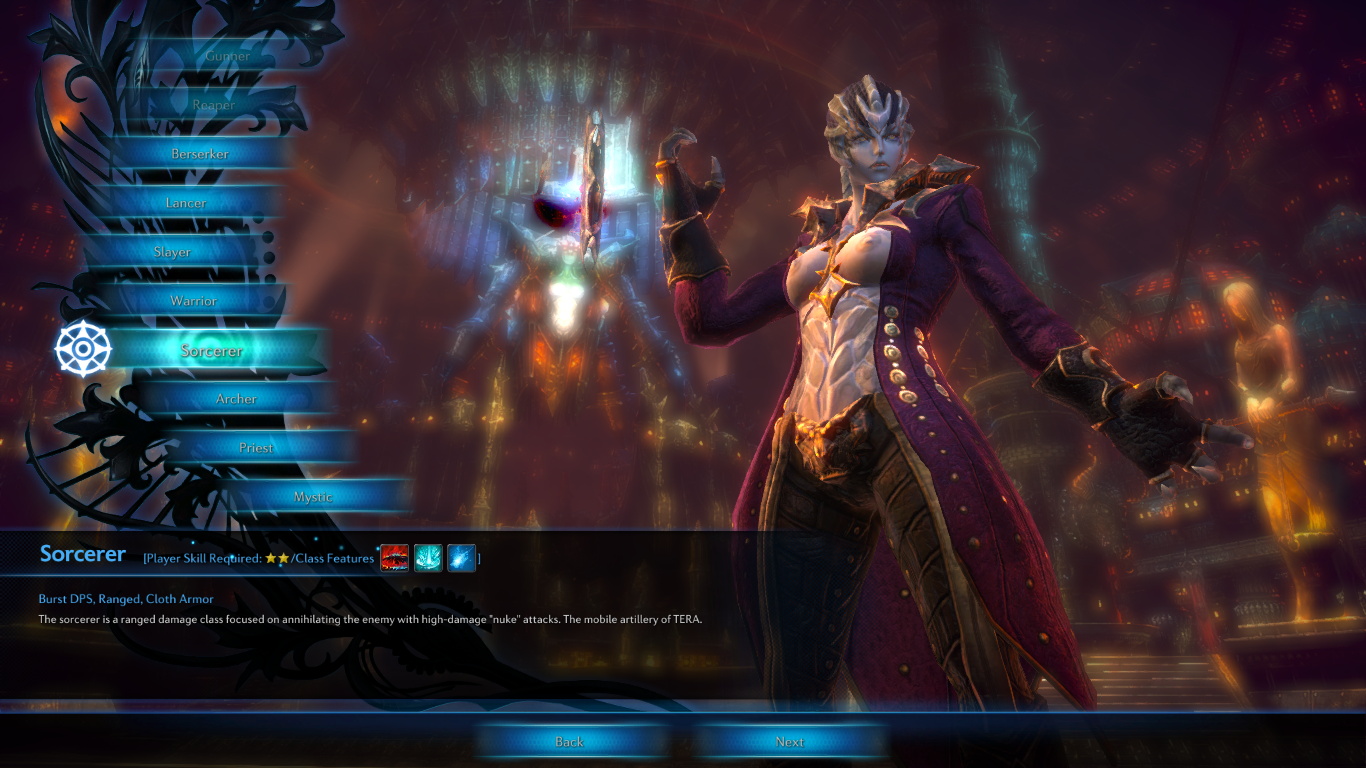
Task: Choose the Reaper class entry
Action: (x=214, y=105)
